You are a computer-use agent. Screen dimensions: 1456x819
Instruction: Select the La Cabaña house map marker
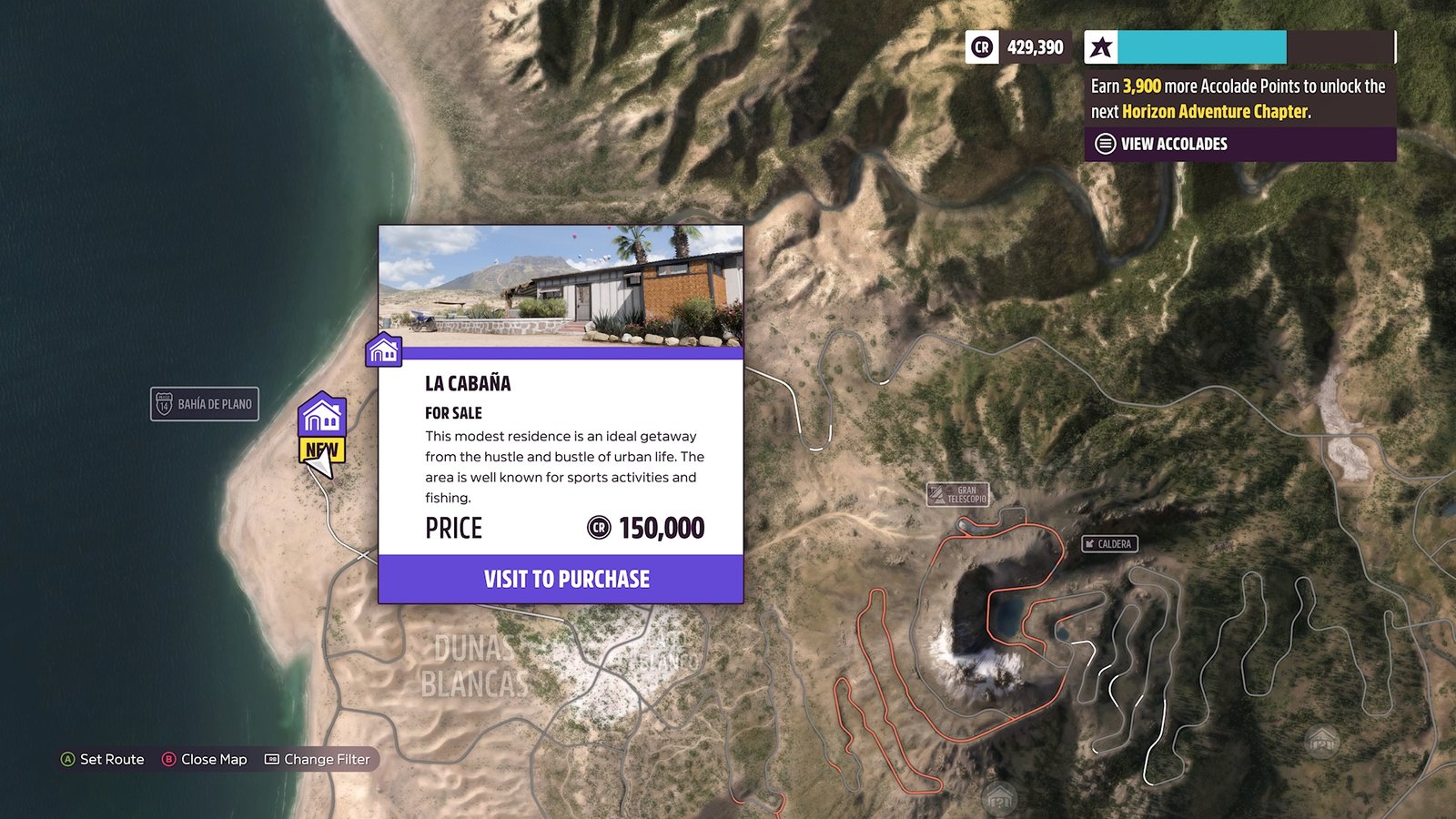point(322,416)
